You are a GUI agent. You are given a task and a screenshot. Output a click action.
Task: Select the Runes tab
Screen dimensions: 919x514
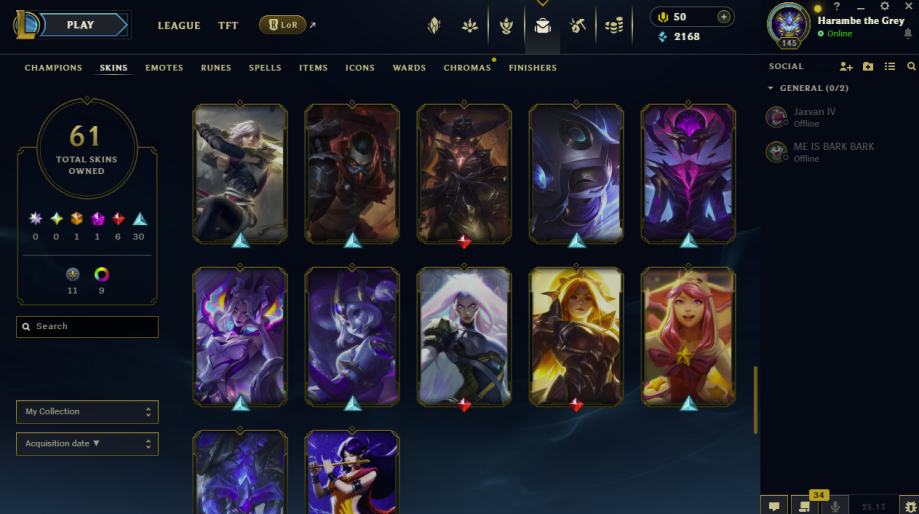[215, 68]
